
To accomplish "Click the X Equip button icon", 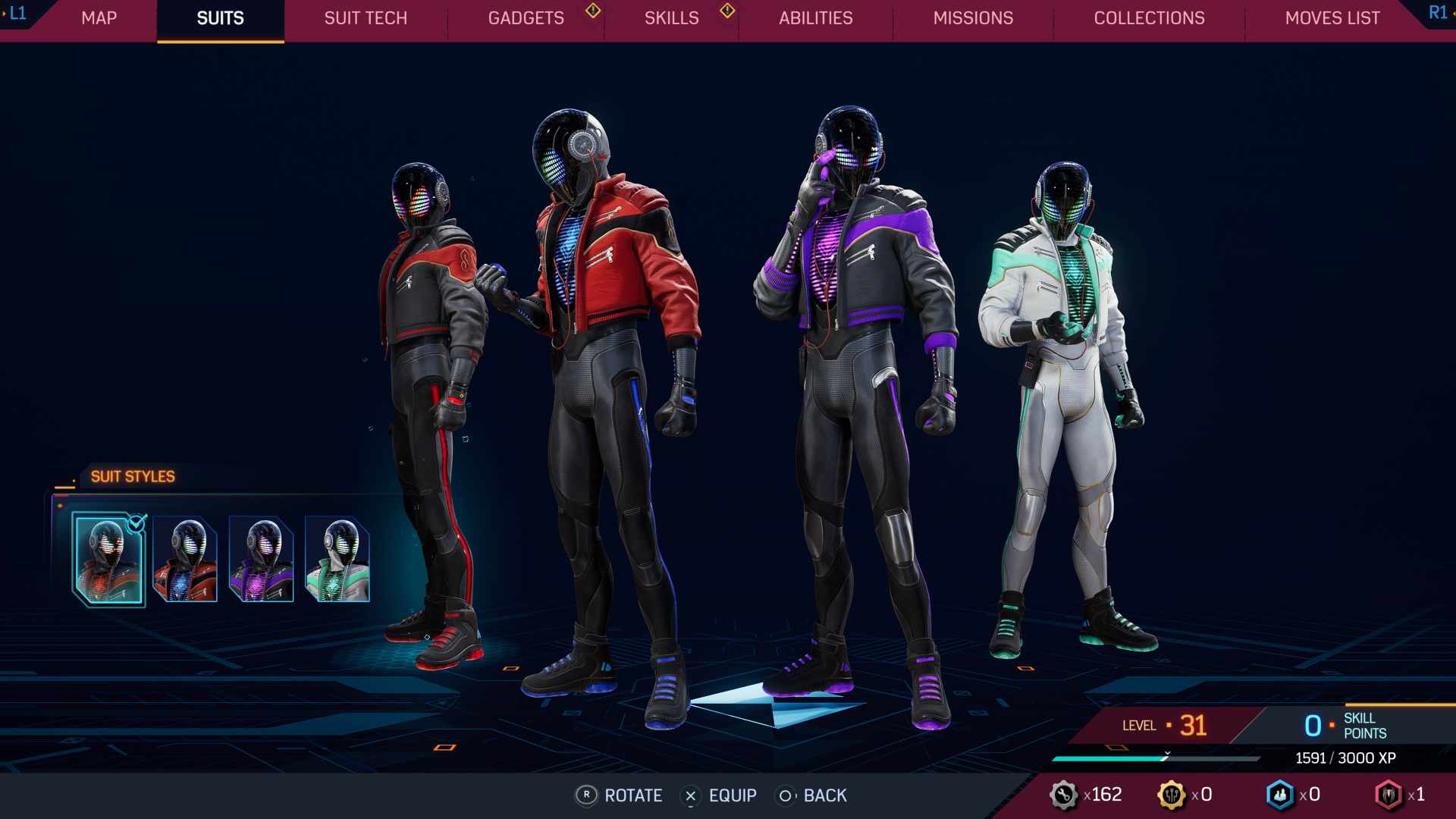I will [691, 795].
